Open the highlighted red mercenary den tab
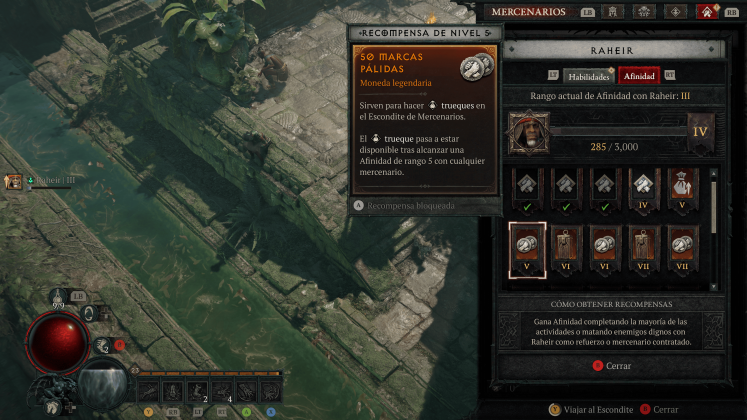The image size is (747, 420). click(x=710, y=12)
